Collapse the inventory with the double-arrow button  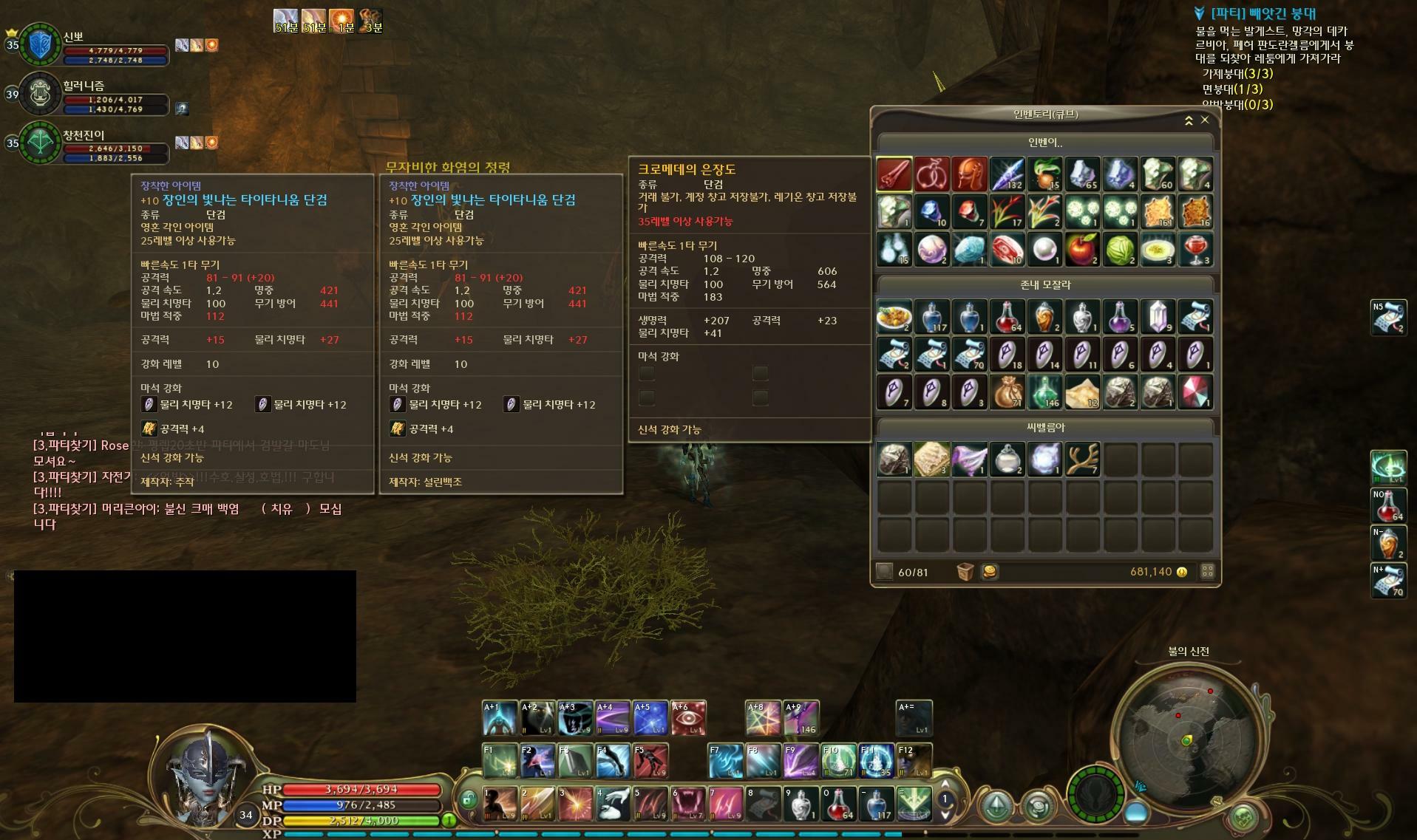point(1189,120)
